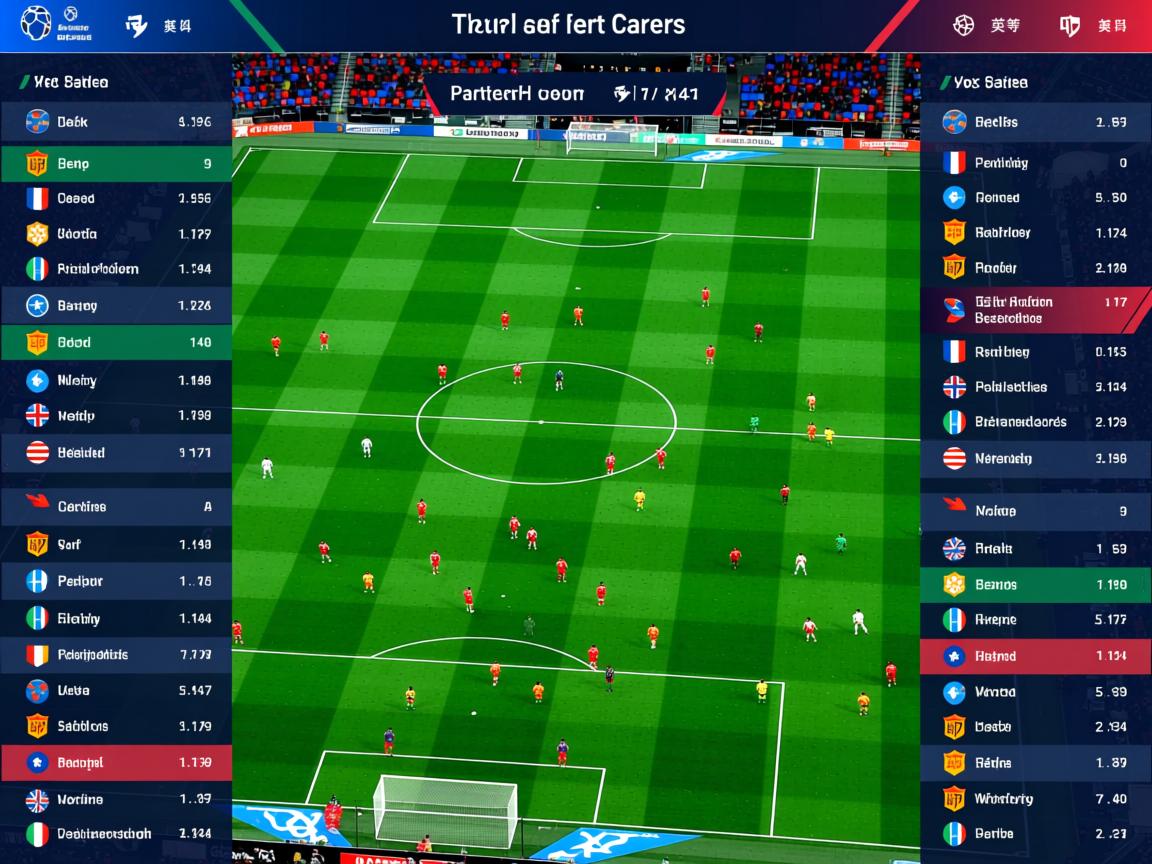1152x864 pixels.
Task: Select the Usba row
Action: (x=116, y=690)
